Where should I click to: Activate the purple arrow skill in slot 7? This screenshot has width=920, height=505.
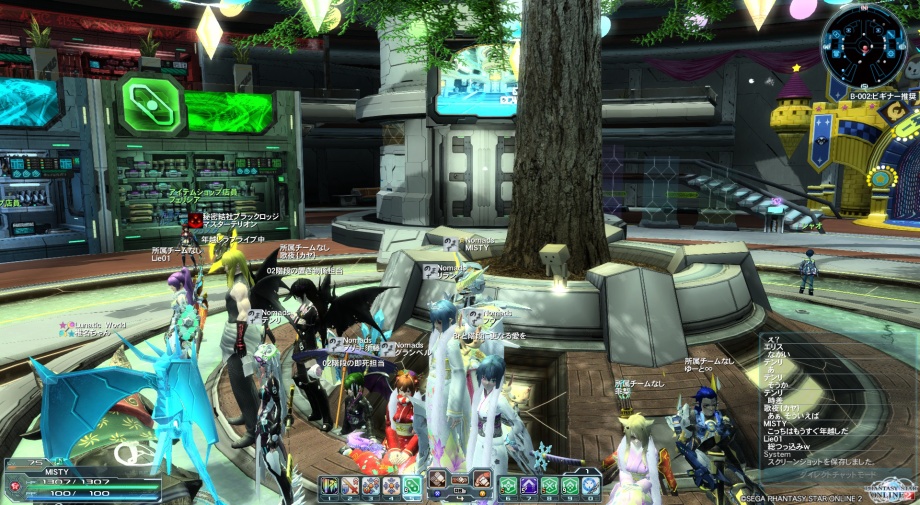pyautogui.click(x=529, y=486)
